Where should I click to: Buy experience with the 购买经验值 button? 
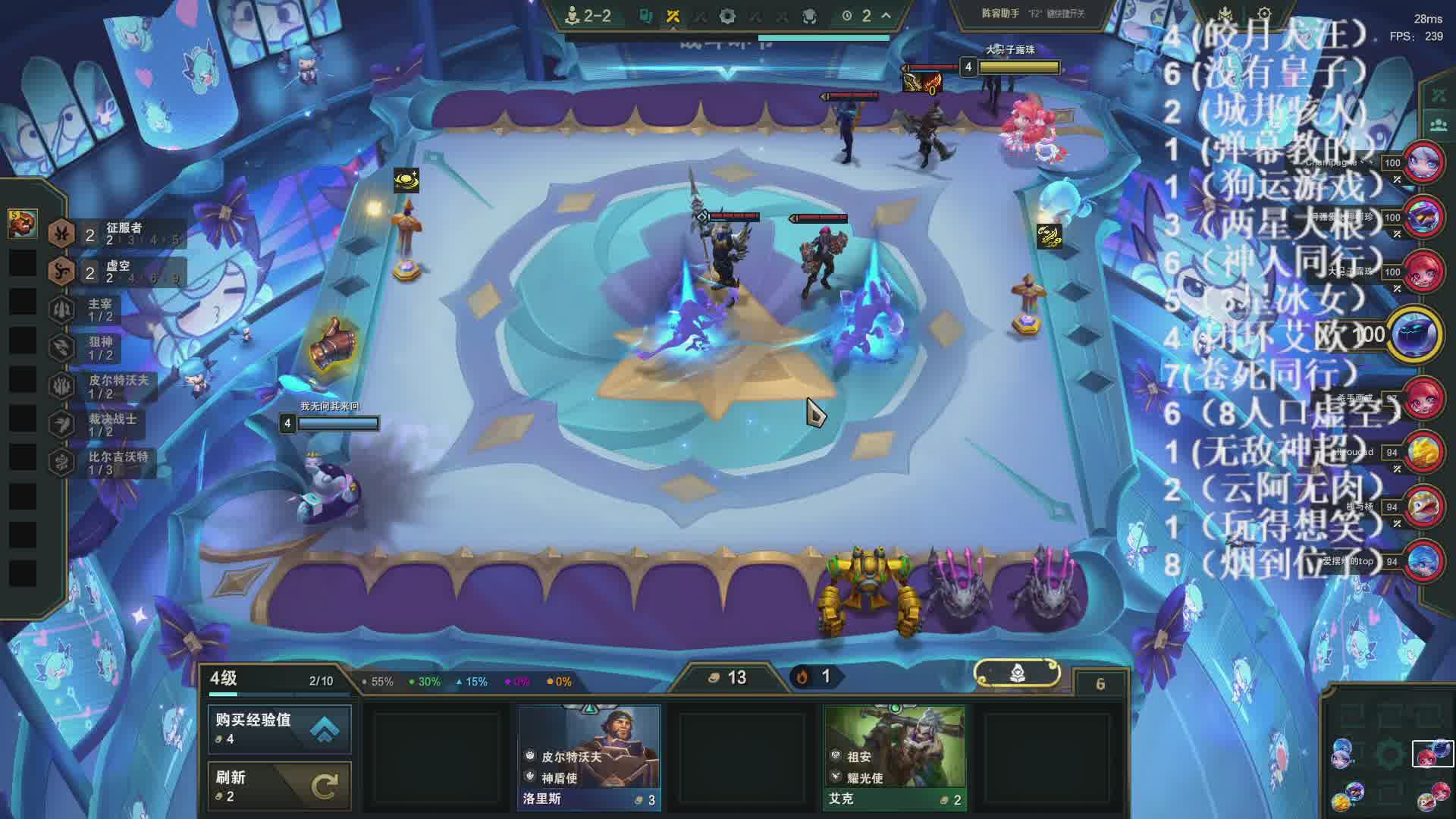279,729
